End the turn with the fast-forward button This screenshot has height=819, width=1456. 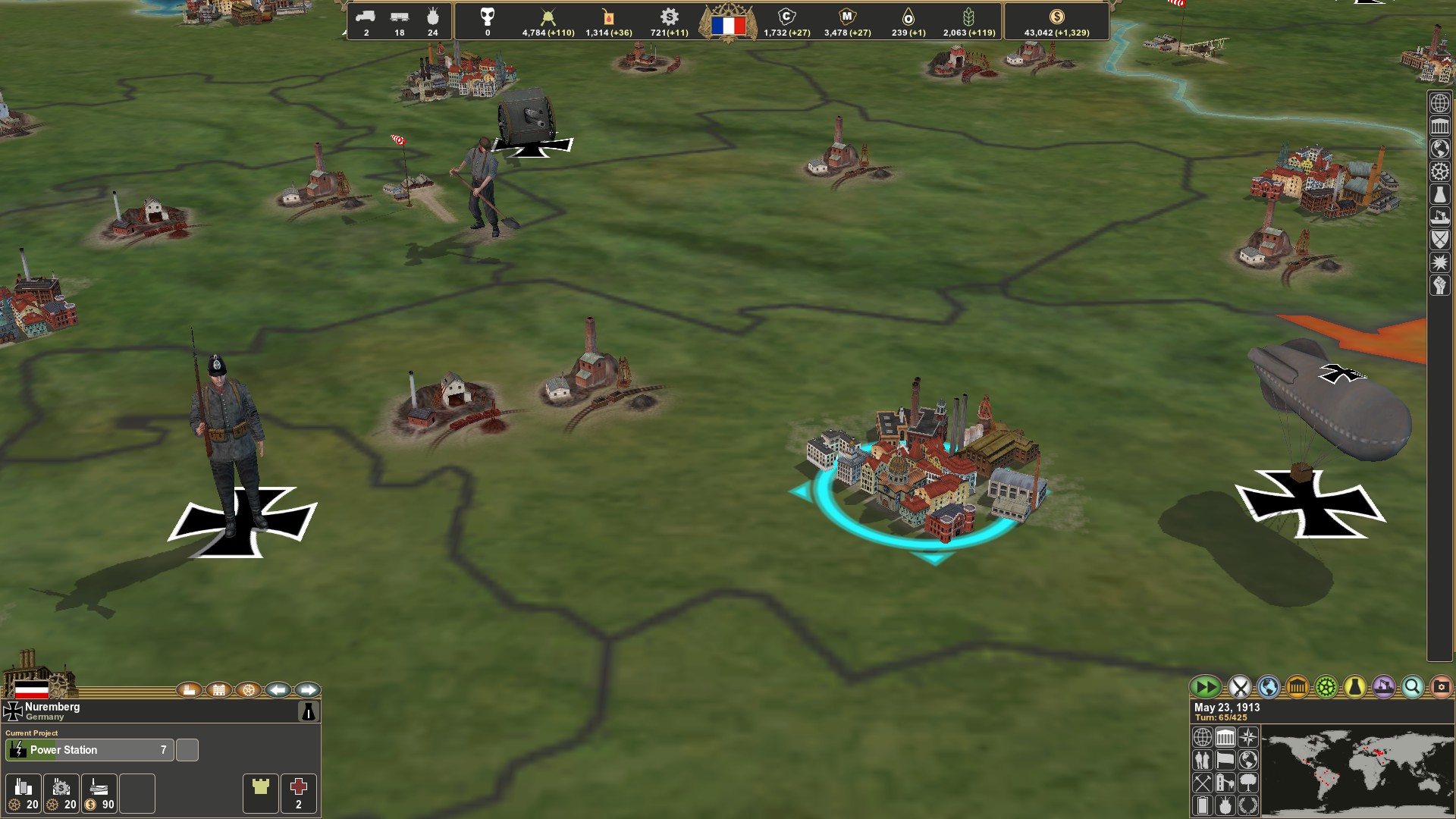click(x=1206, y=687)
